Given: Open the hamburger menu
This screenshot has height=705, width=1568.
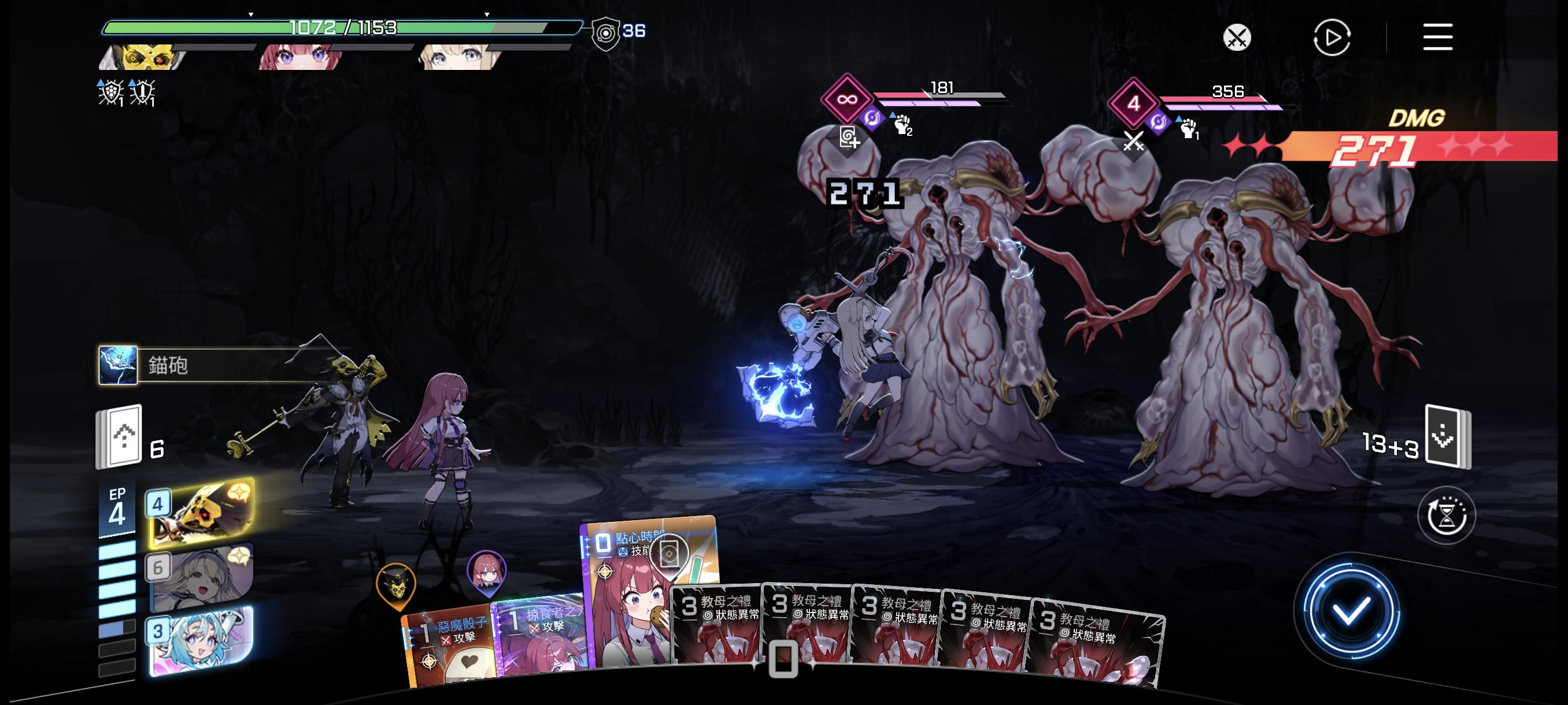Looking at the screenshot, I should click(x=1437, y=37).
